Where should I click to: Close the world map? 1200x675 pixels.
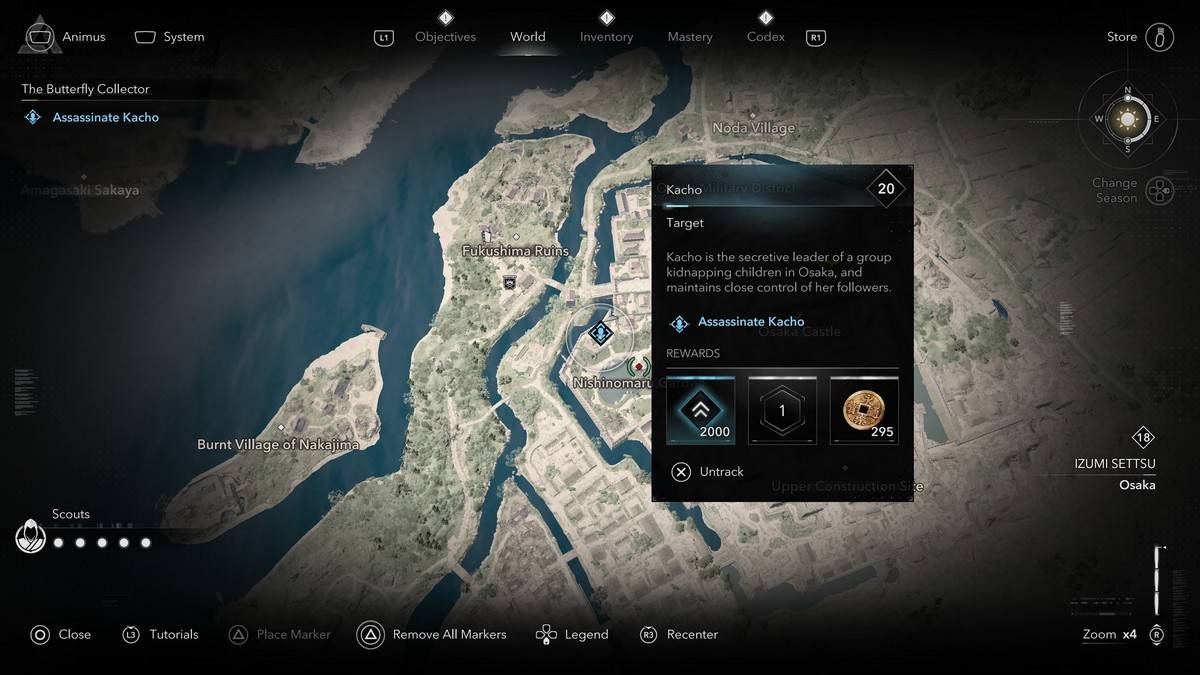61,634
